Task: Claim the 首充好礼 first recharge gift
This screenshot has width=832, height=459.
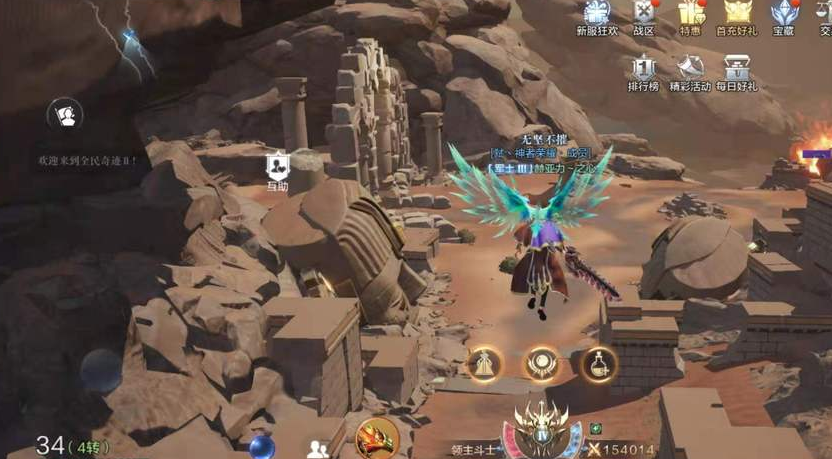Action: (x=738, y=14)
